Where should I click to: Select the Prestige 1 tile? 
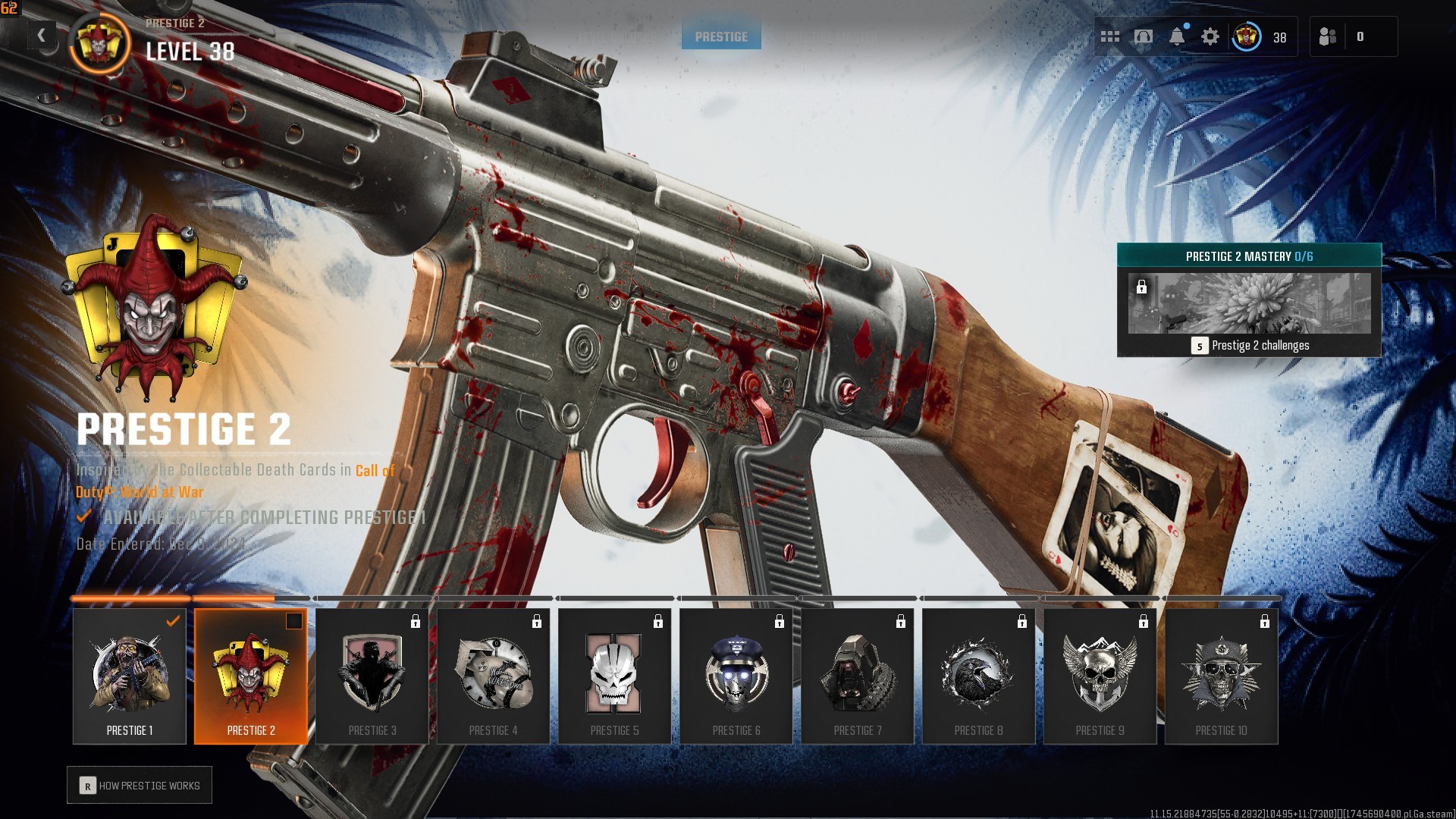pos(130,676)
